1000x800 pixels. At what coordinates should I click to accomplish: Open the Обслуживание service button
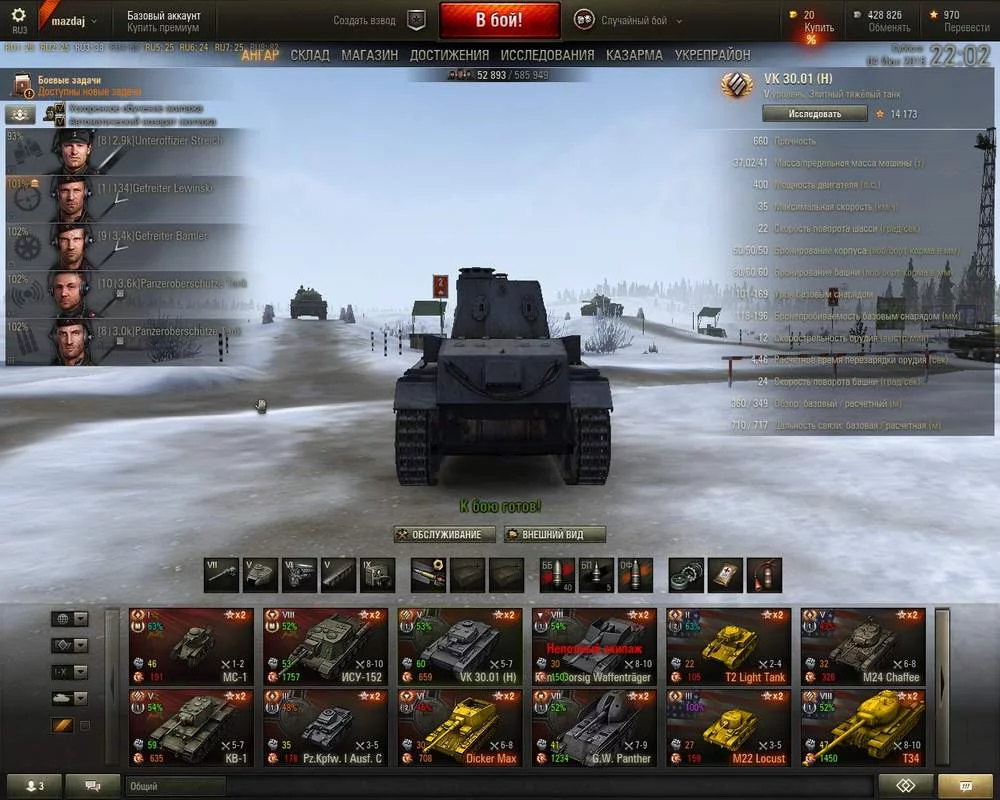click(x=444, y=534)
